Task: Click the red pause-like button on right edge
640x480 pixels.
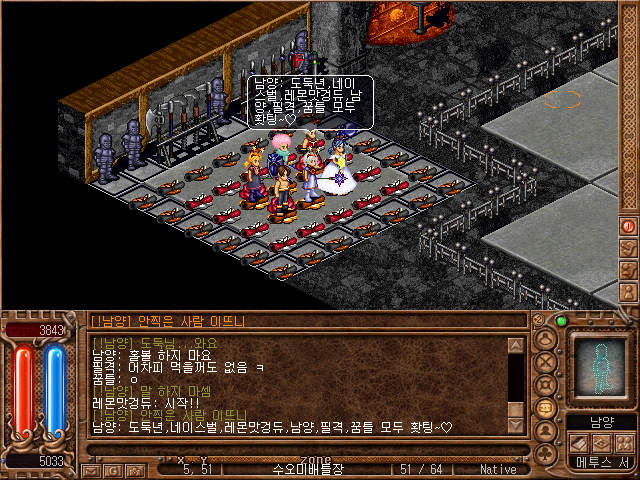Action: (629, 227)
